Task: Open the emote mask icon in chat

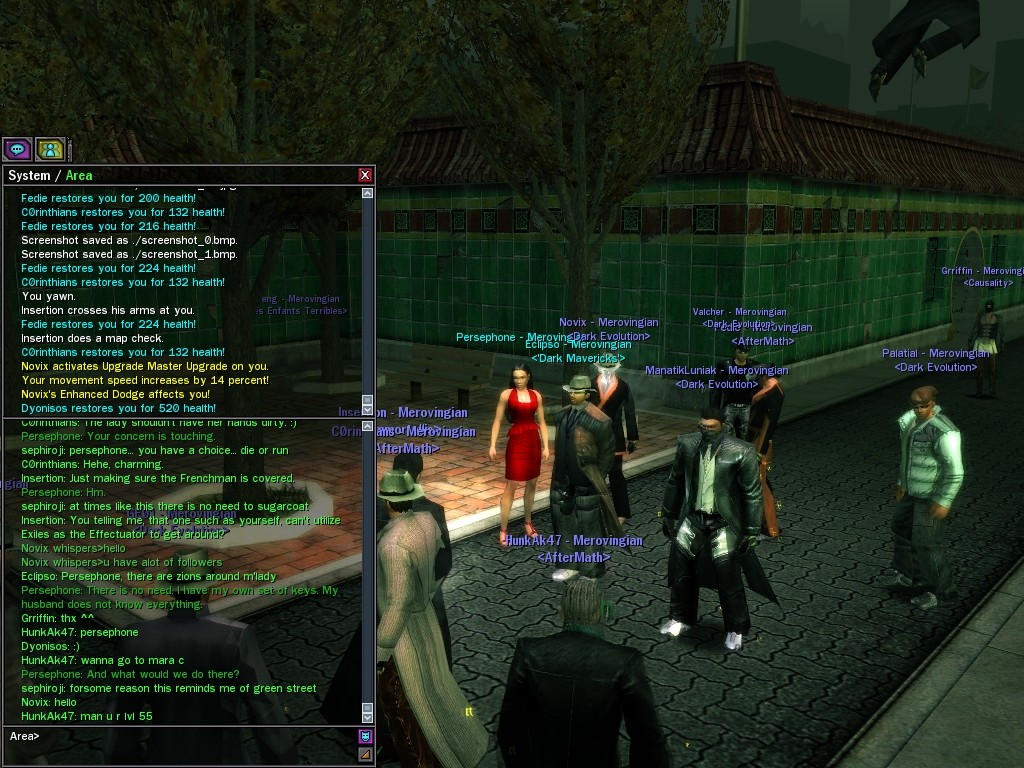Action: pyautogui.click(x=365, y=736)
